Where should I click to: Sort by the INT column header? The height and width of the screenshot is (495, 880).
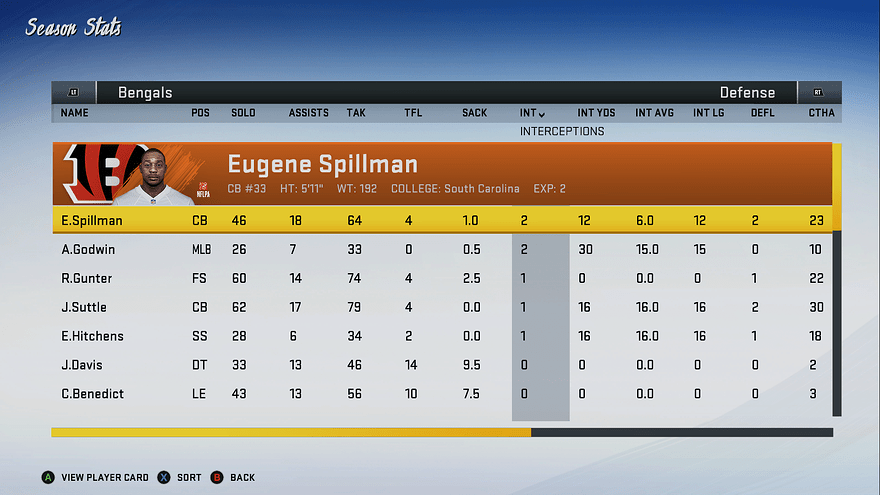point(532,113)
